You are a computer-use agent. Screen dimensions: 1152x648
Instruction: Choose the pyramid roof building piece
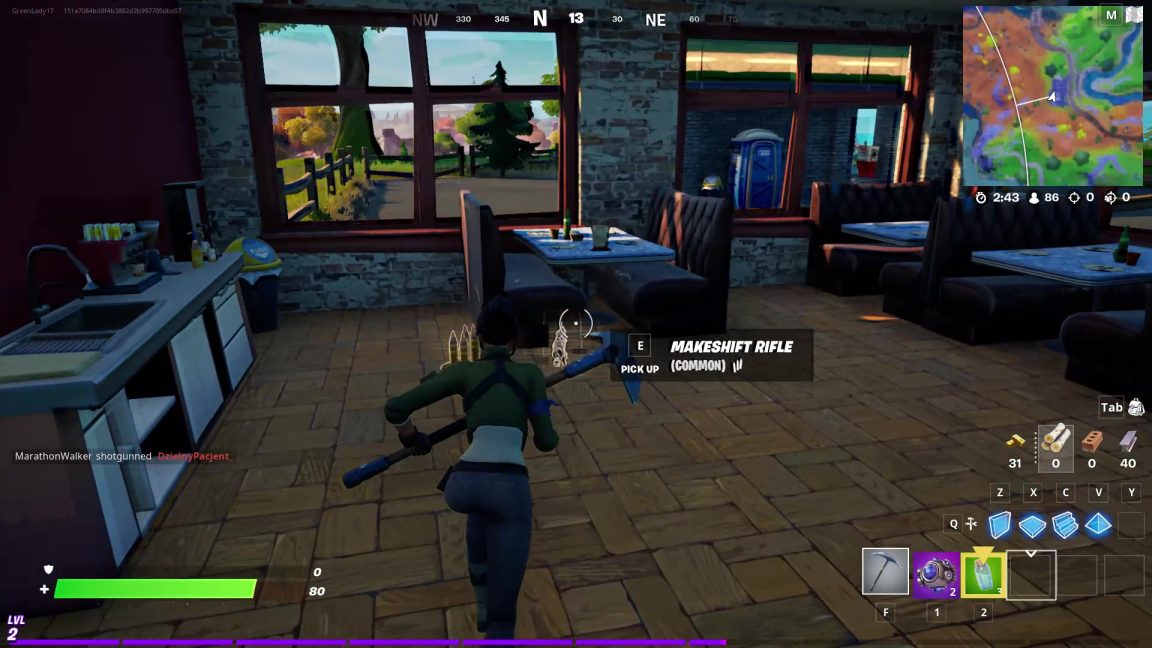(x=1098, y=524)
